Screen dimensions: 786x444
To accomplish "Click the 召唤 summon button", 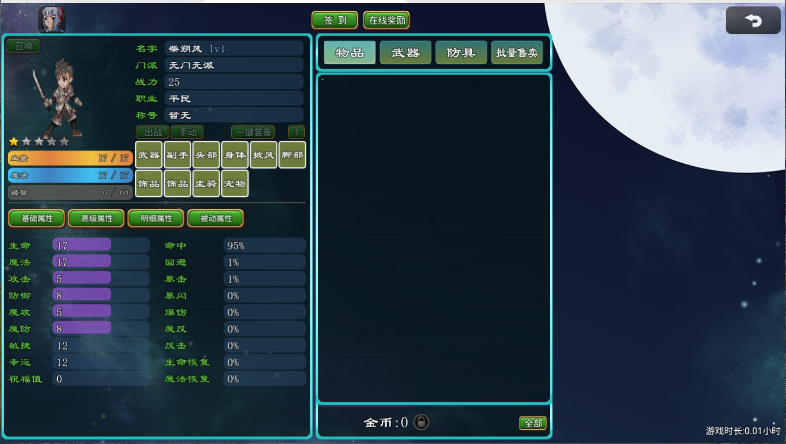I will (x=23, y=46).
